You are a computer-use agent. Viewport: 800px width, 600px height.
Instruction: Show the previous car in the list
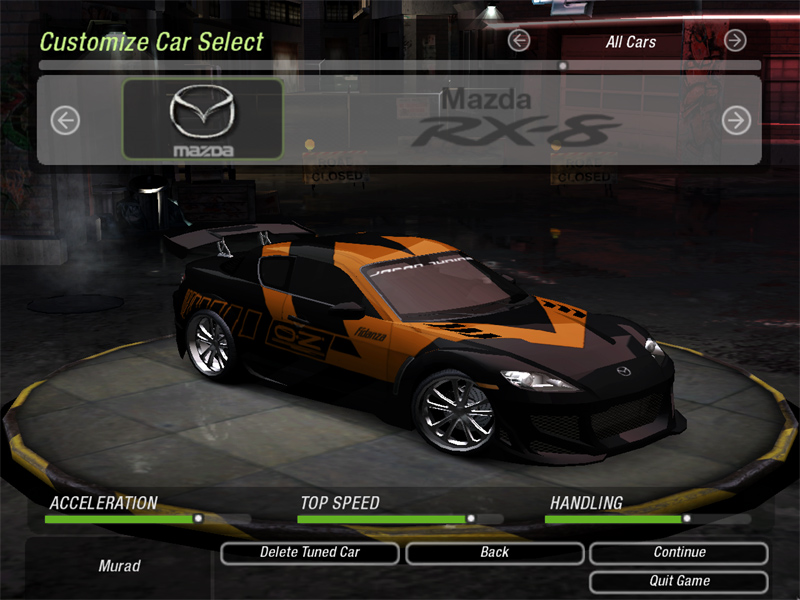click(x=65, y=121)
